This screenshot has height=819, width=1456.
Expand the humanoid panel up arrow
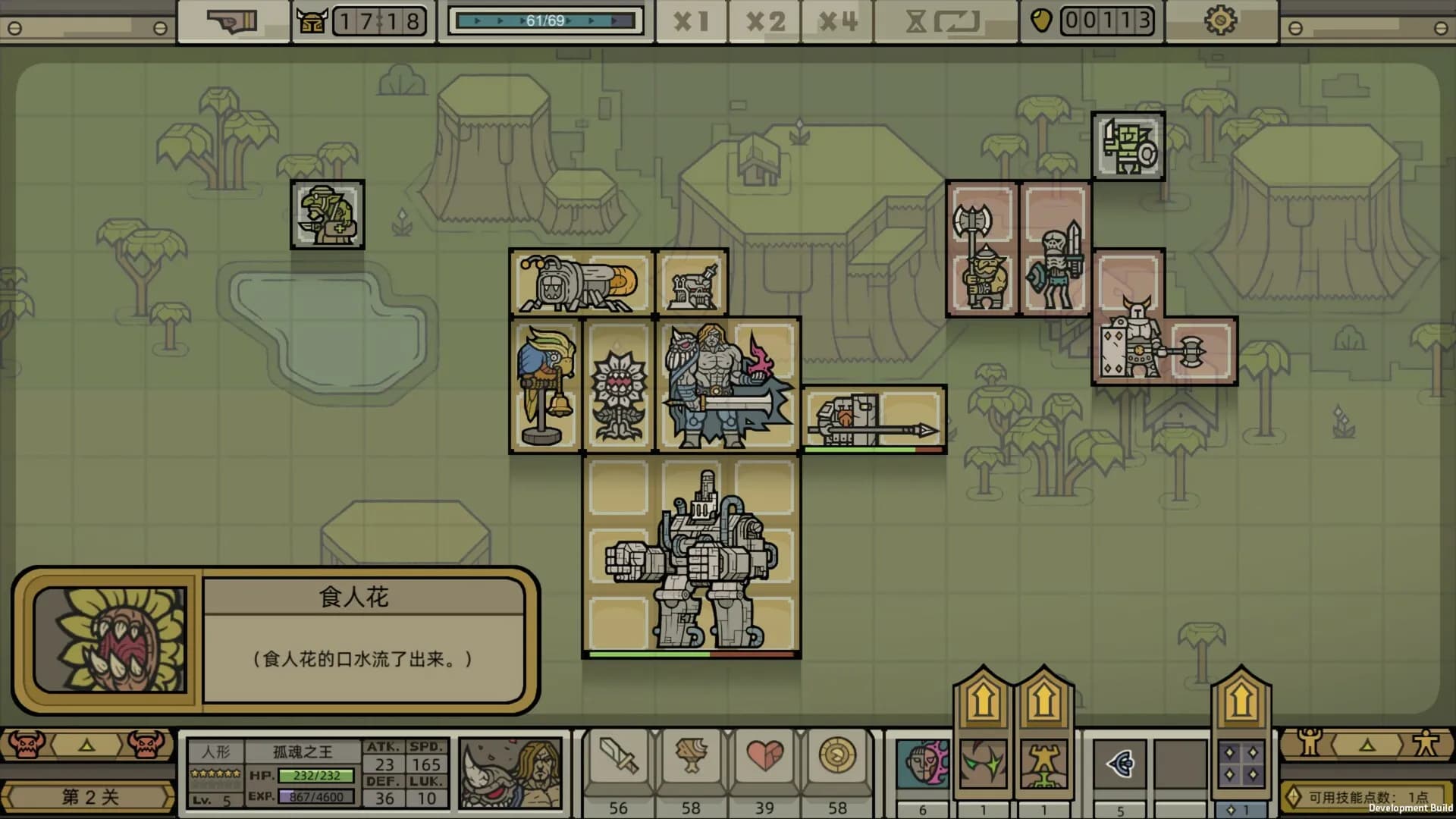coord(1367,746)
